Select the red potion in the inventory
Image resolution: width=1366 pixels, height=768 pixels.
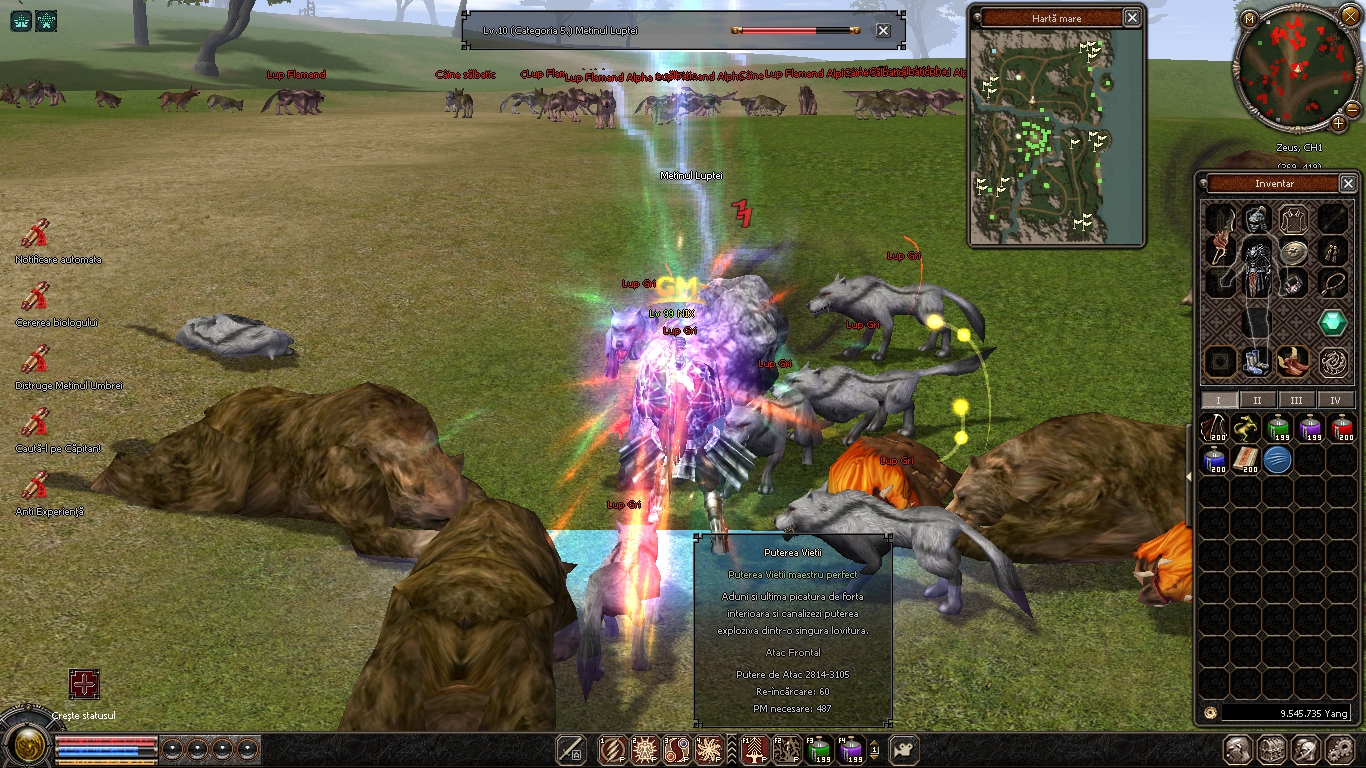[x=1342, y=430]
